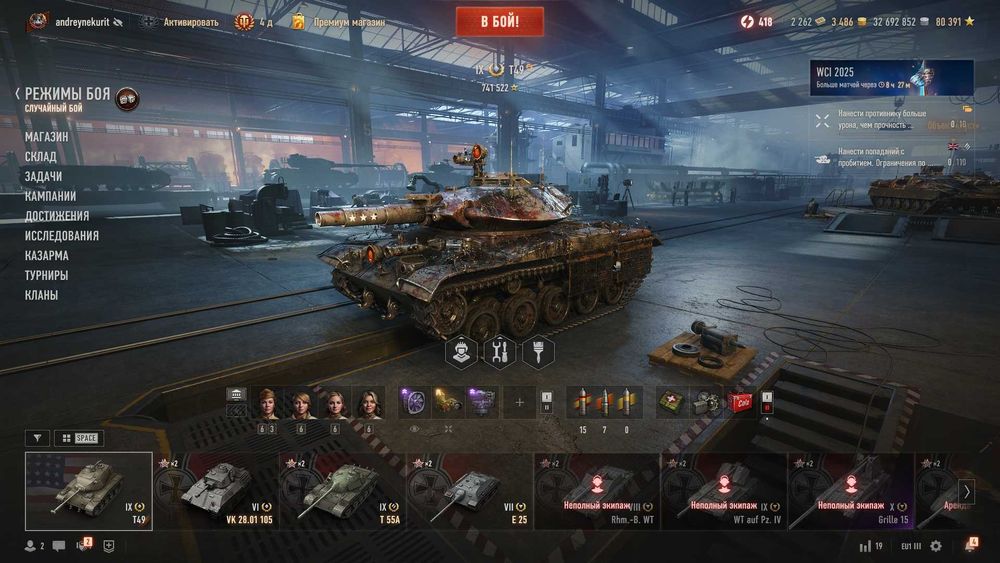
Task: Open the КЛАНЫ menu entry
Action: point(42,295)
